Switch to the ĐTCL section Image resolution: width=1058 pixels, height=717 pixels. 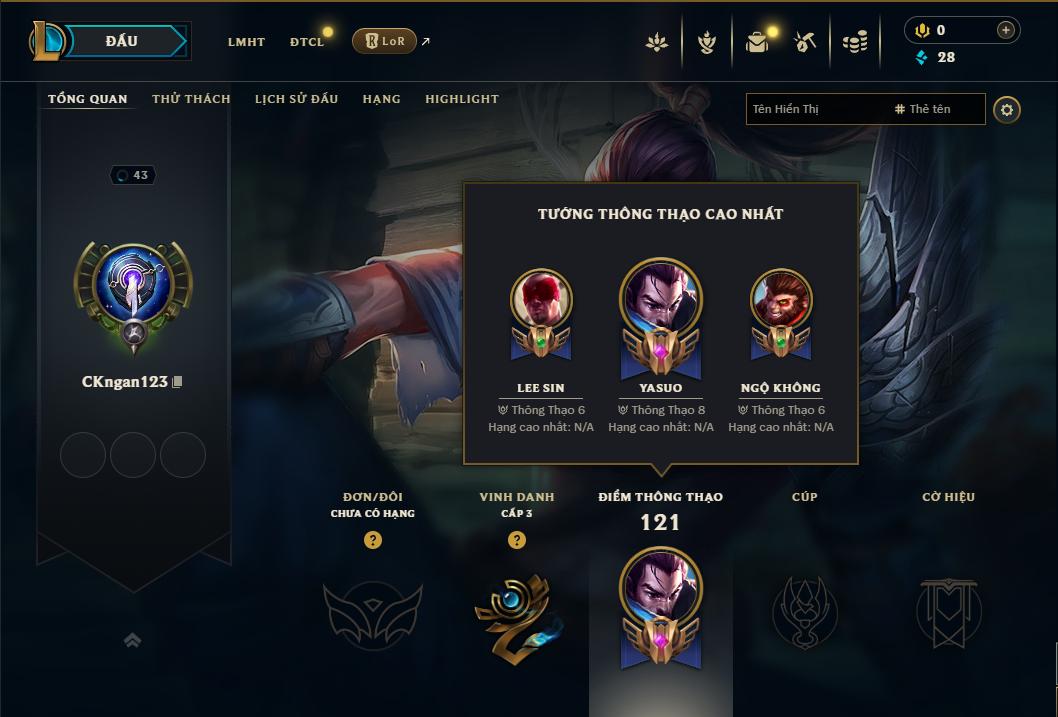[x=307, y=42]
